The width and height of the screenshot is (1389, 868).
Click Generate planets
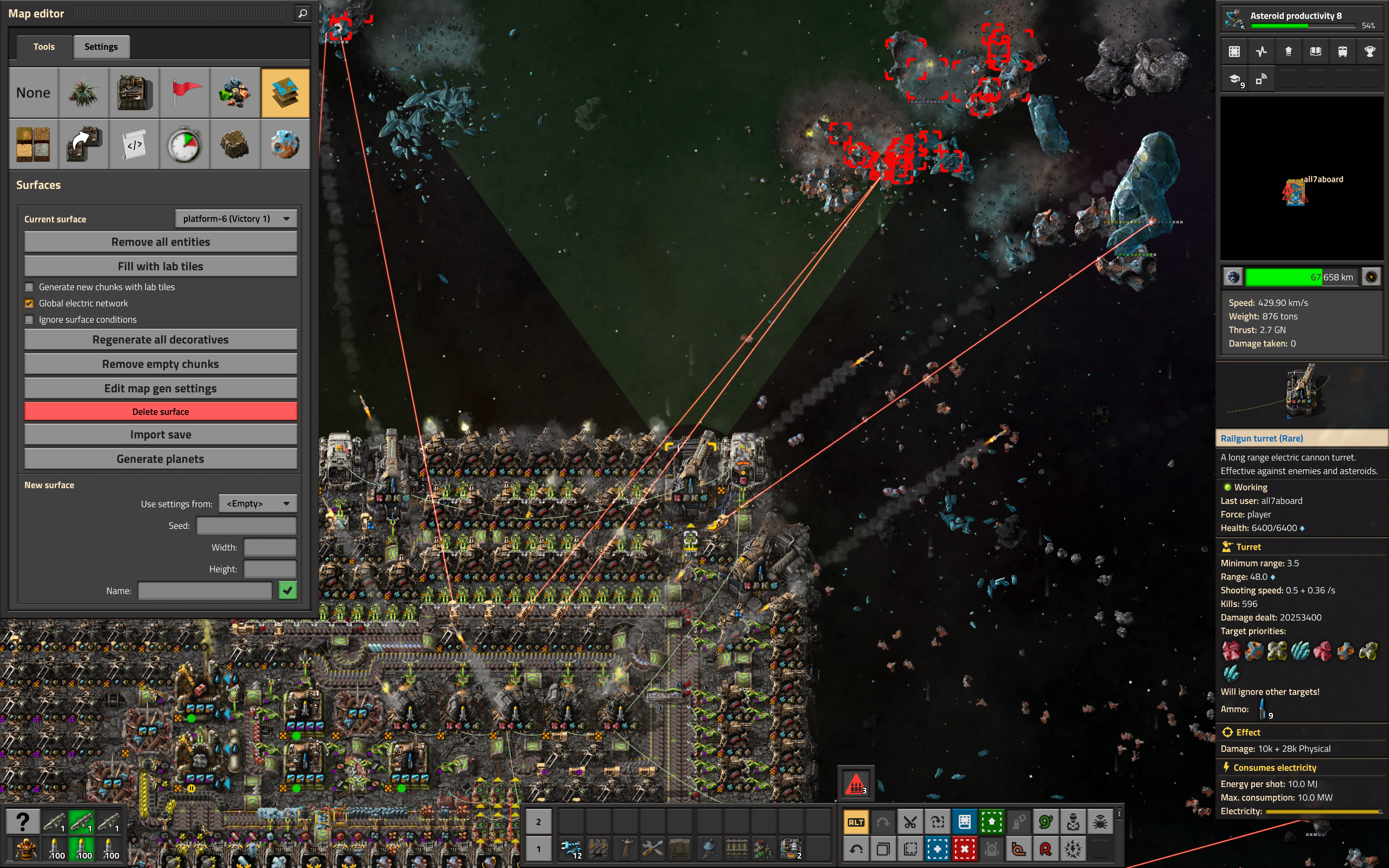point(160,459)
